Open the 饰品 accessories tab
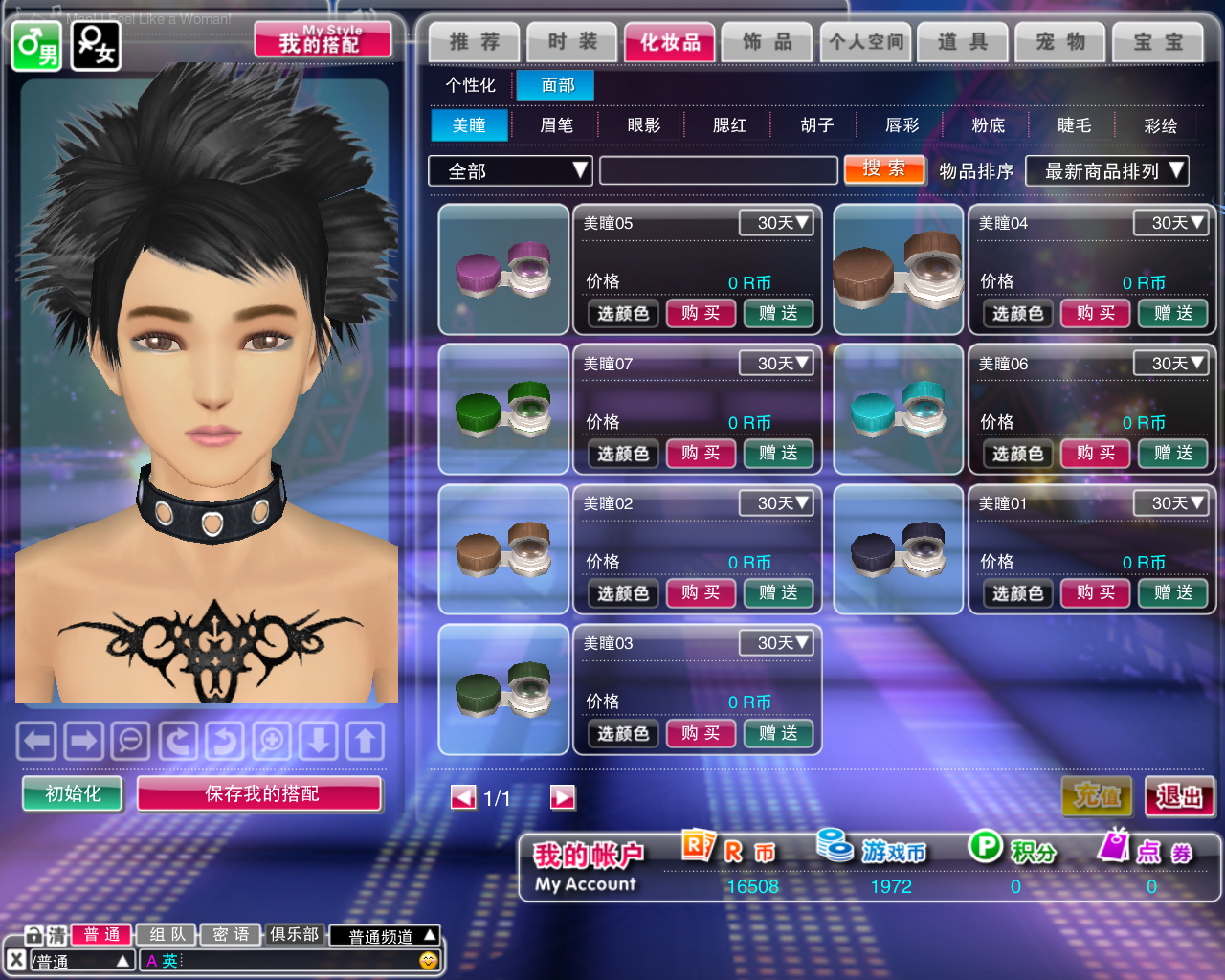The image size is (1225, 980). click(x=768, y=42)
